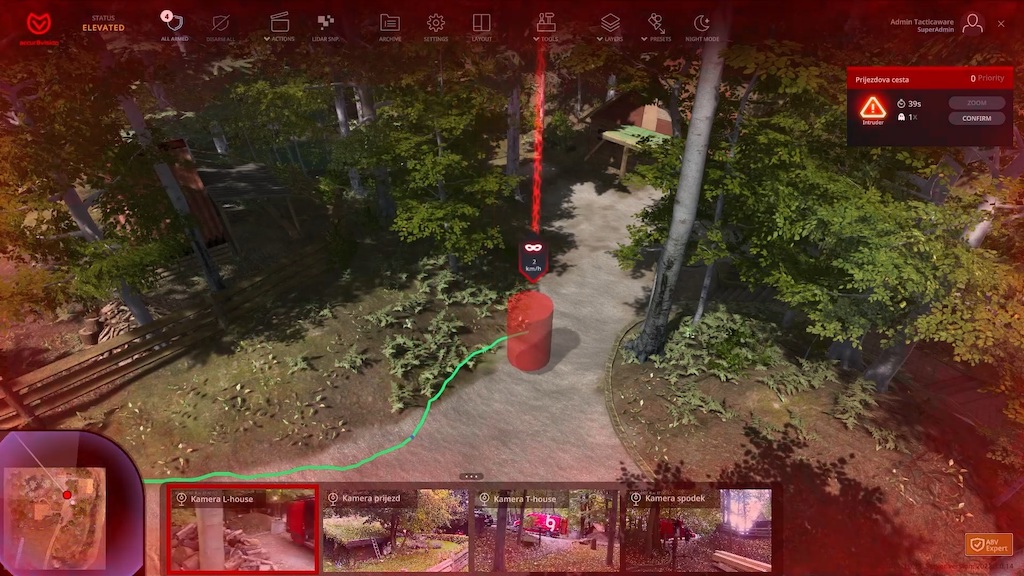Open the Layout options
Image resolution: width=1024 pixels, height=576 pixels.
pos(482,26)
